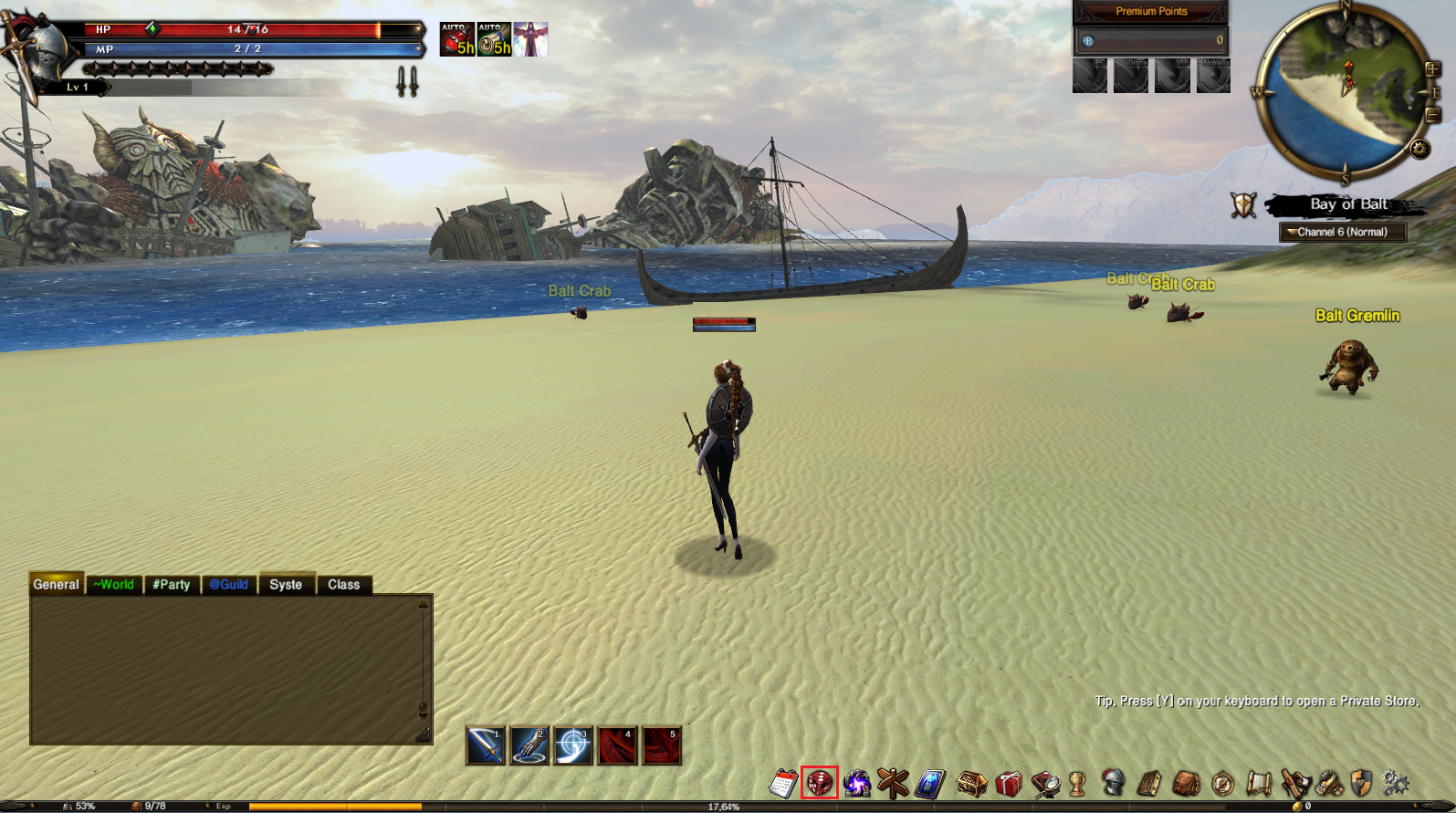This screenshot has height=813, width=1456.
Task: Open the knight helmet character icon
Action: (1113, 783)
